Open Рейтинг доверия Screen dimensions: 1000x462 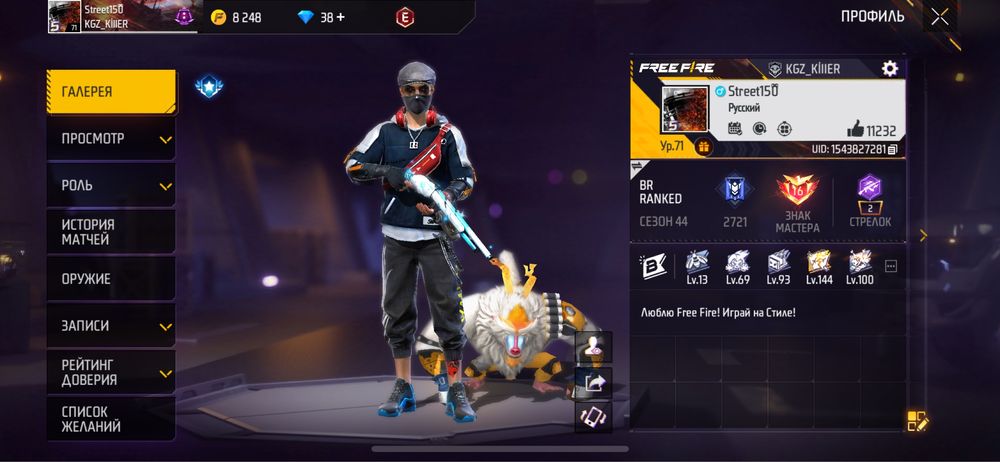coord(111,372)
